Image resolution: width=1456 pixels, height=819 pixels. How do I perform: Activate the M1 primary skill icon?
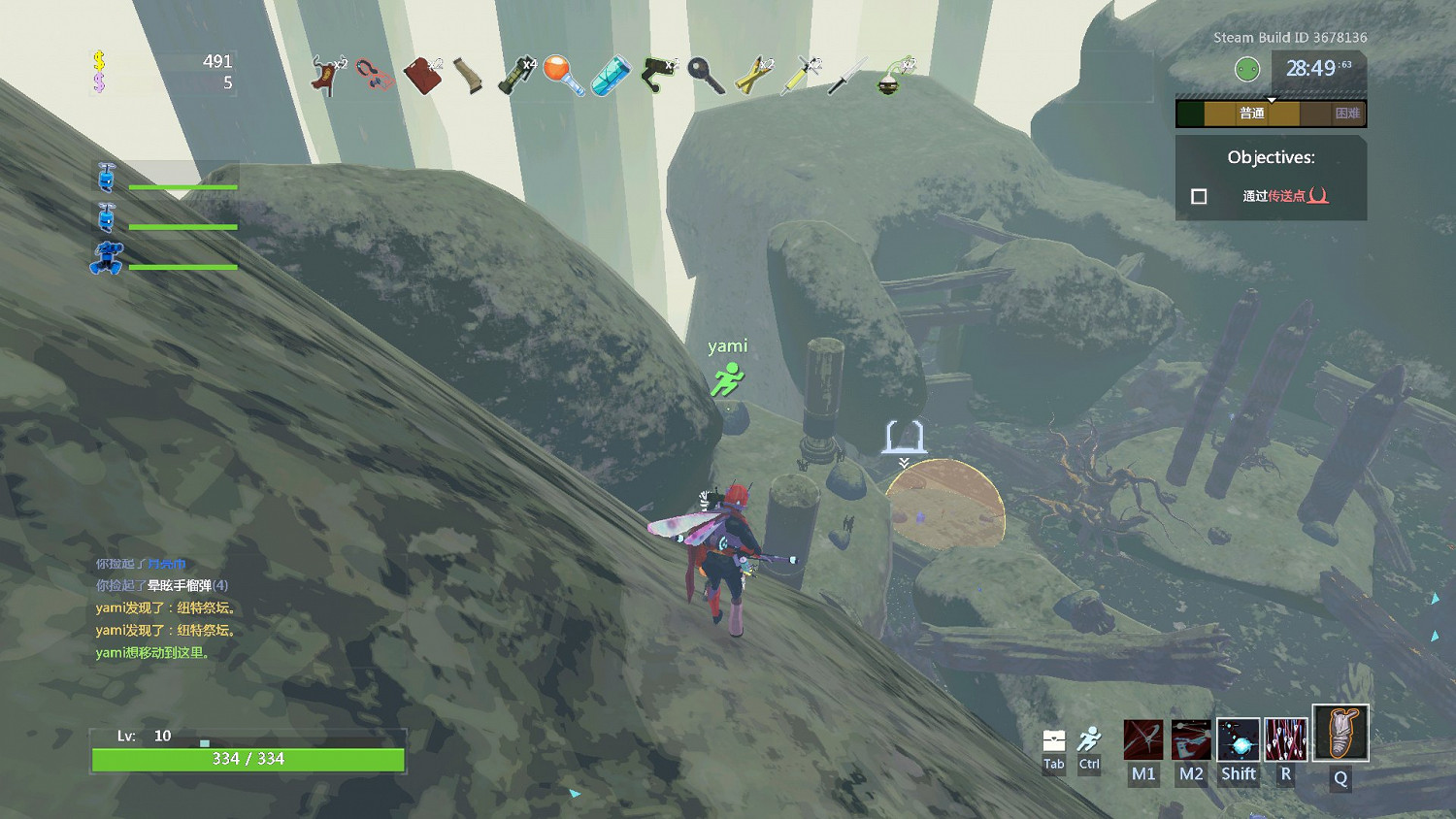(x=1143, y=740)
